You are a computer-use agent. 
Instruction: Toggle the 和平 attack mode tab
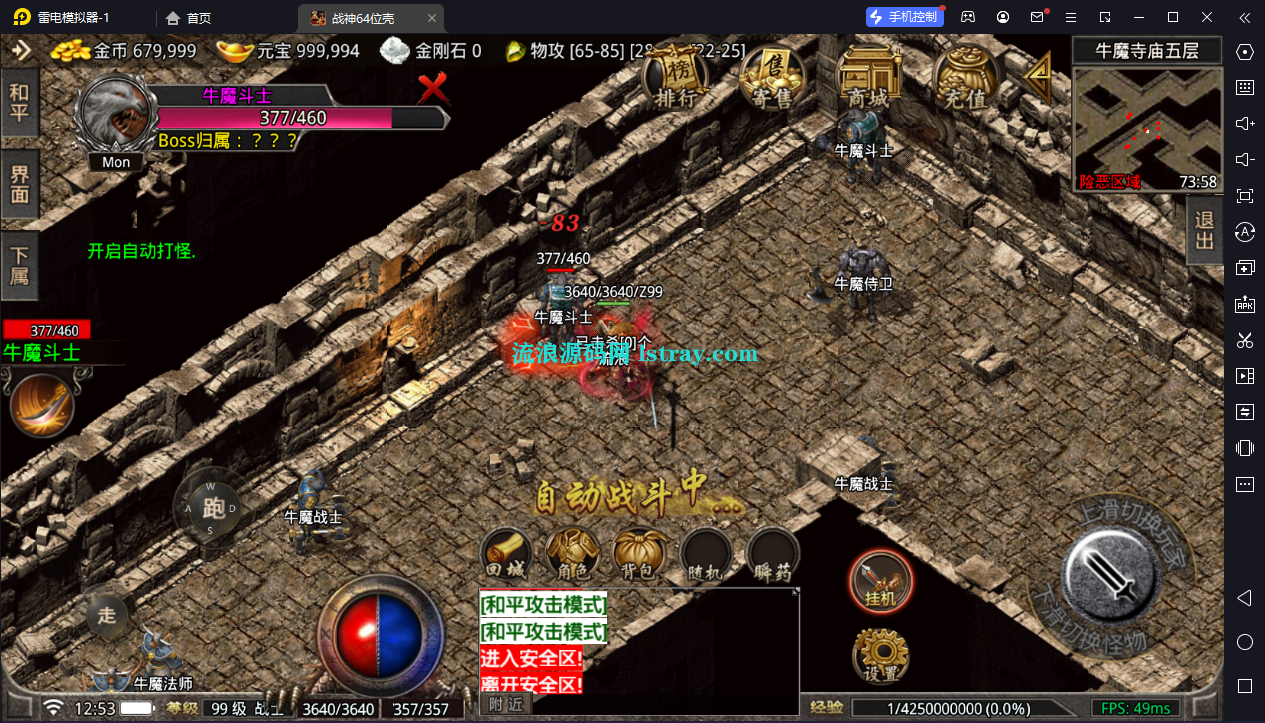[x=19, y=103]
